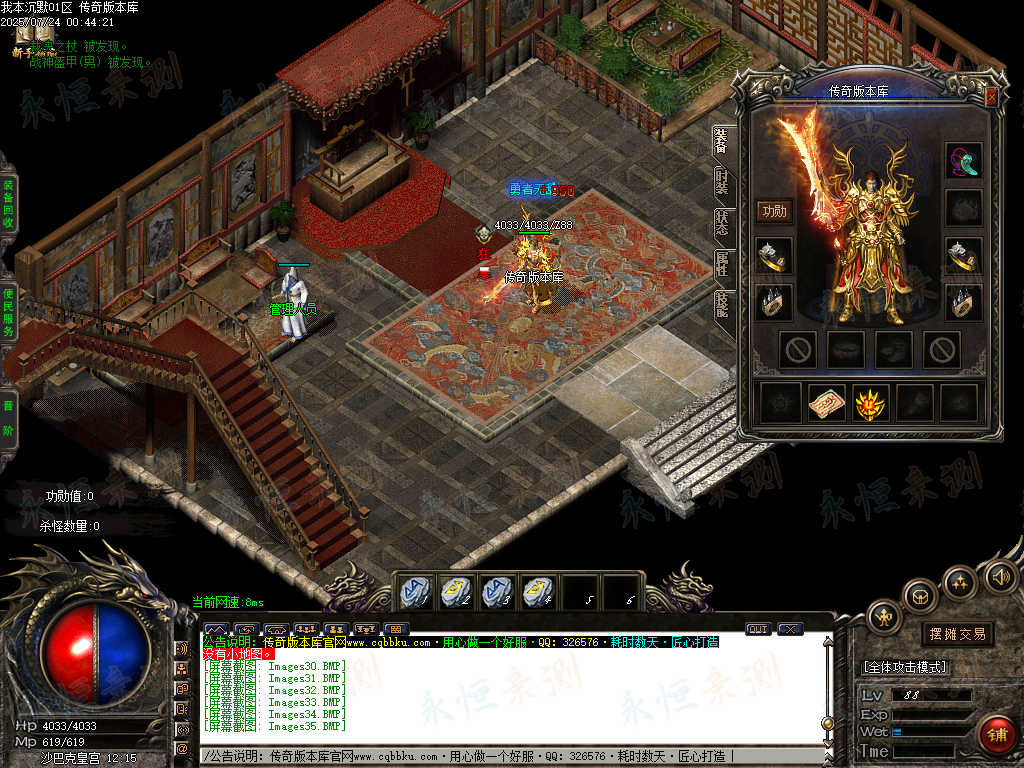Use the first hotbar rune stone
The image size is (1024, 768).
point(414,592)
